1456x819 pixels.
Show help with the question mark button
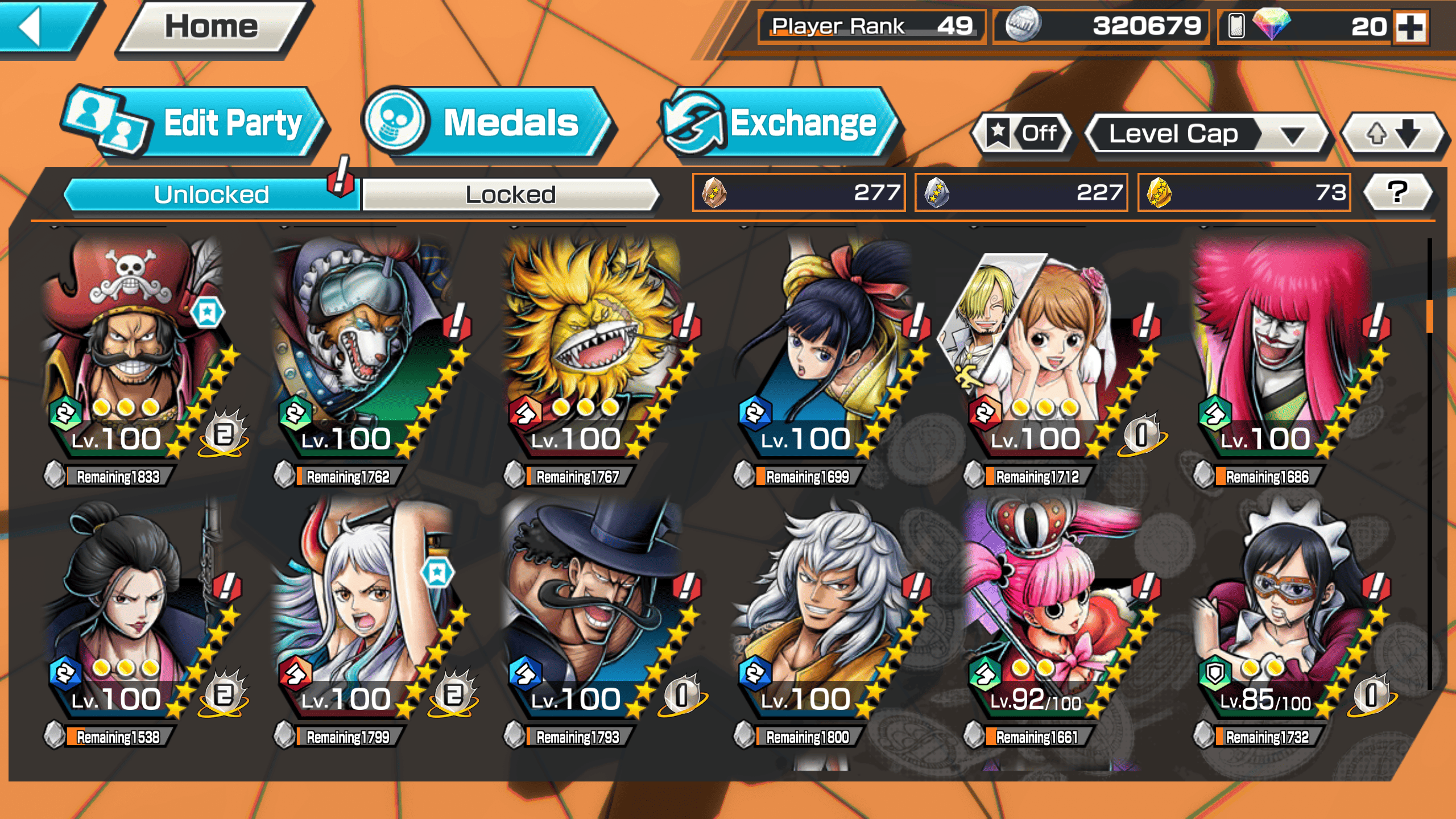1397,192
